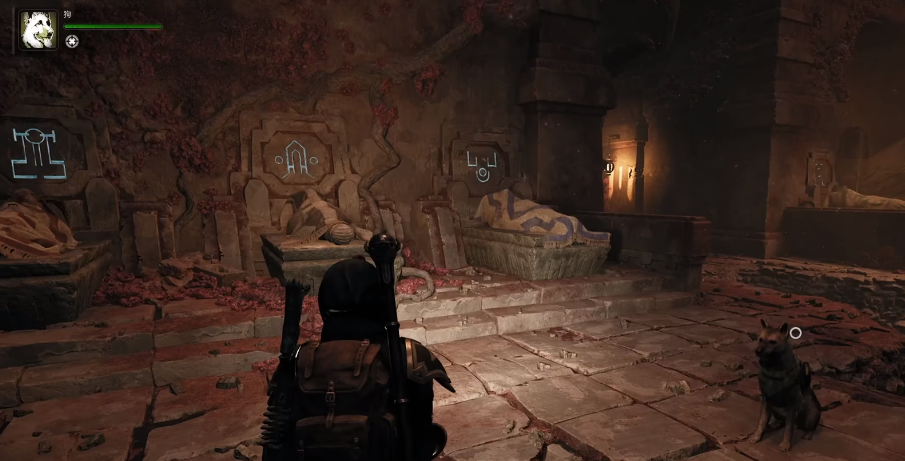Select the dog companion portrait
The height and width of the screenshot is (461, 905).
point(37,29)
